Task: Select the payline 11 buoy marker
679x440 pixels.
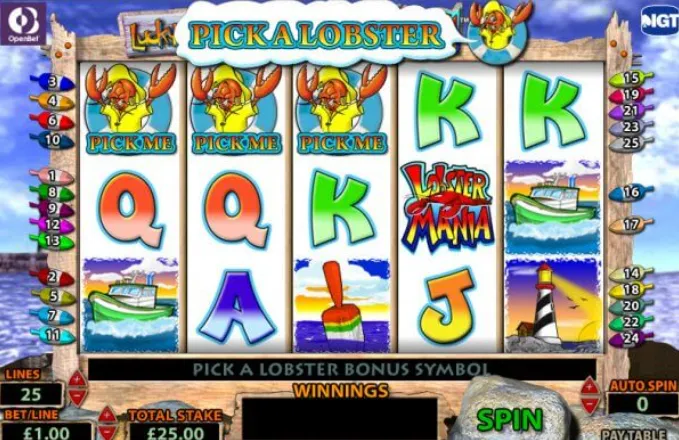Action: pyautogui.click(x=52, y=336)
